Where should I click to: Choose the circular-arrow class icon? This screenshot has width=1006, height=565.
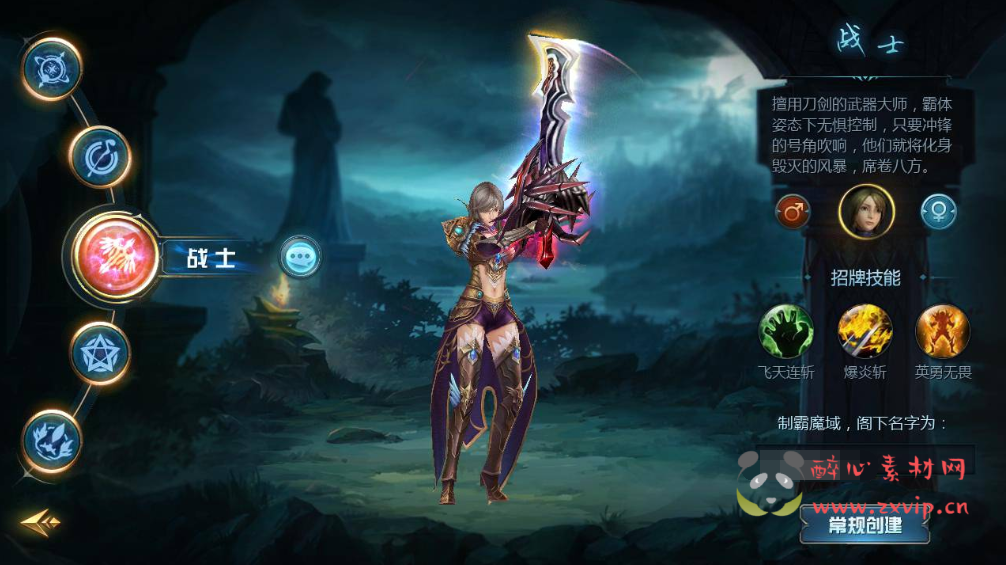click(x=100, y=157)
